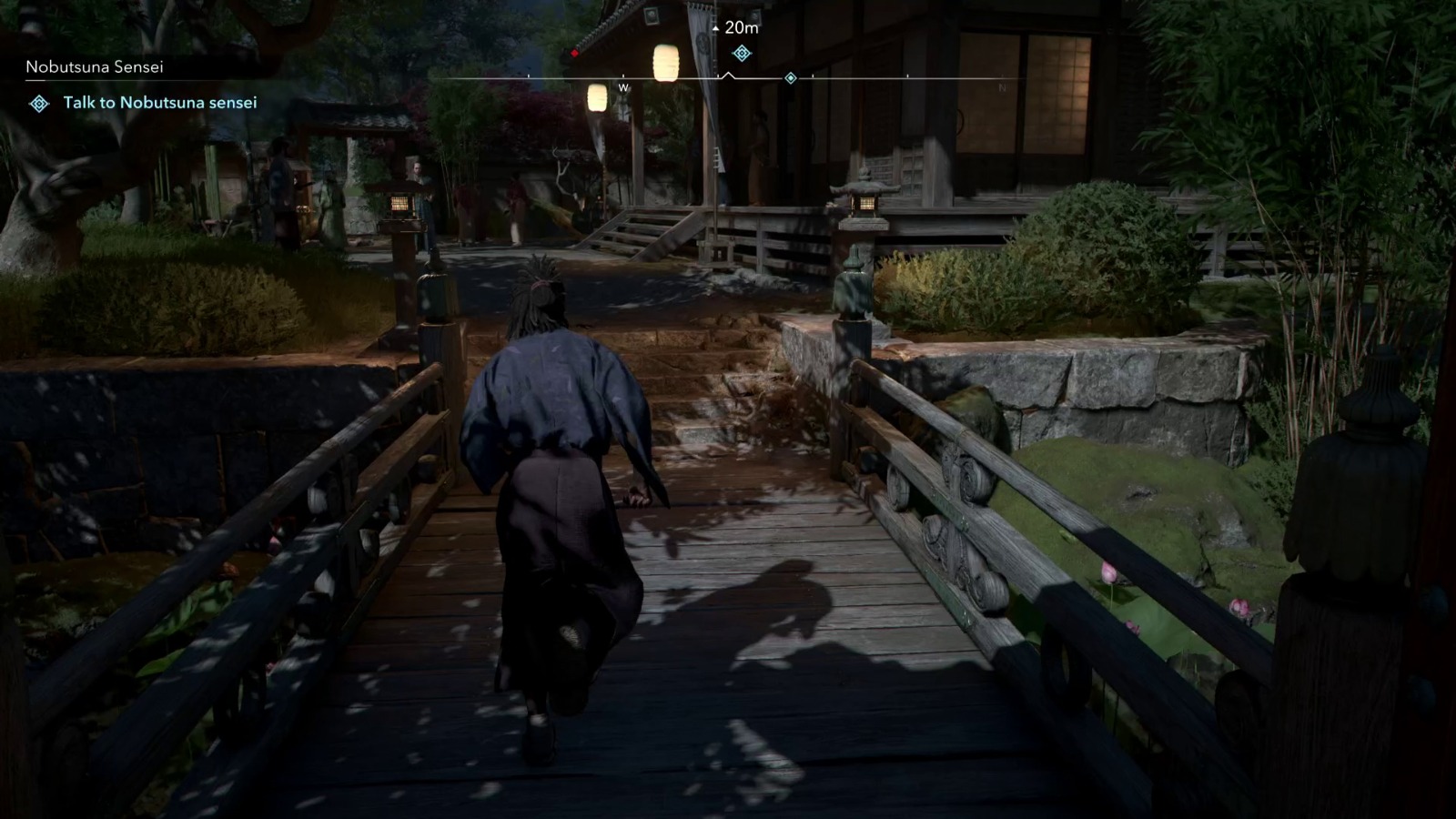
Task: Click the smaller diamond waypoint on the compass line
Action: pos(790,77)
